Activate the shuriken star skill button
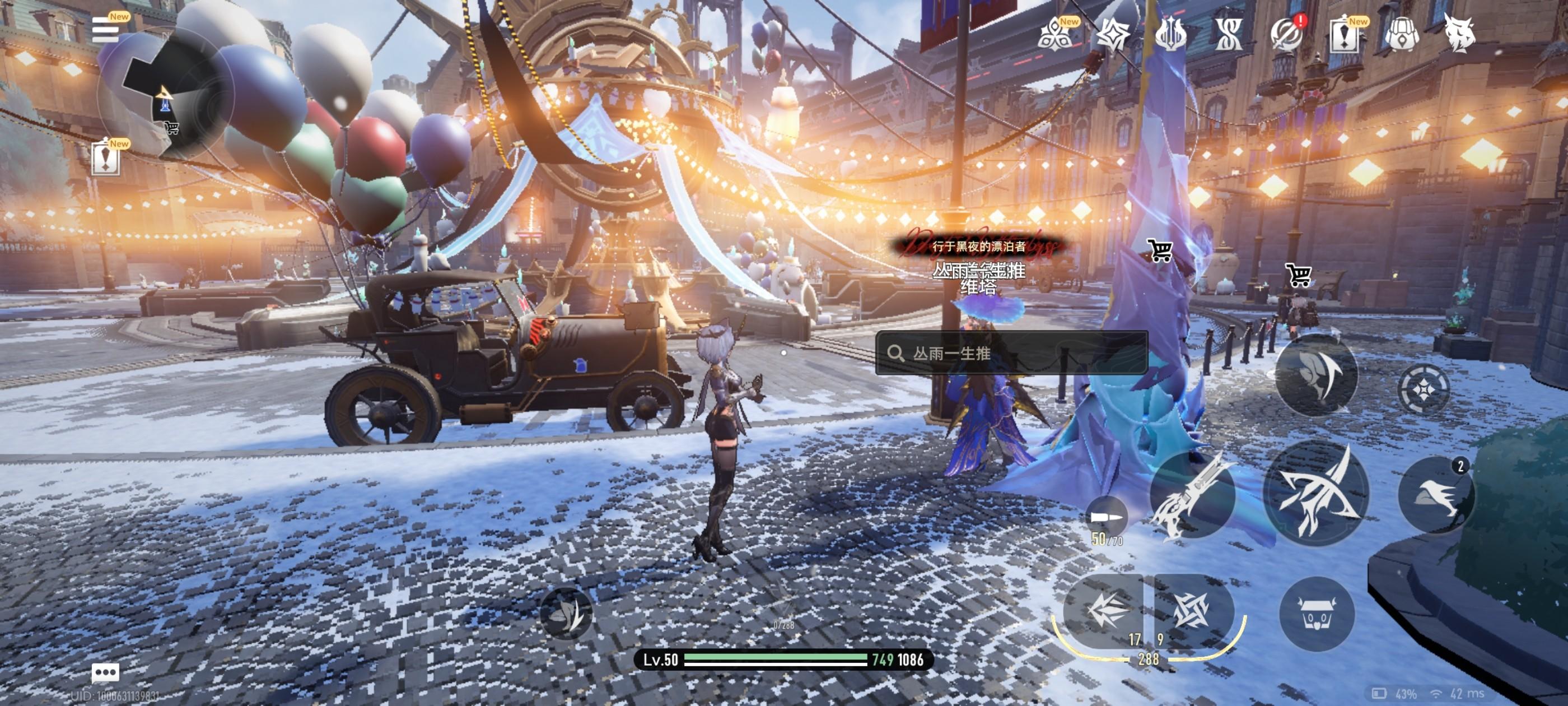The height and width of the screenshot is (706, 1568). click(x=1191, y=610)
